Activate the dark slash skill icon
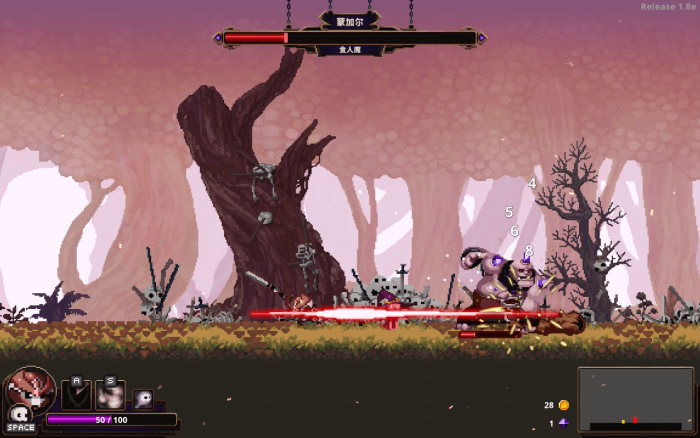This screenshot has height=438, width=700. [77, 395]
